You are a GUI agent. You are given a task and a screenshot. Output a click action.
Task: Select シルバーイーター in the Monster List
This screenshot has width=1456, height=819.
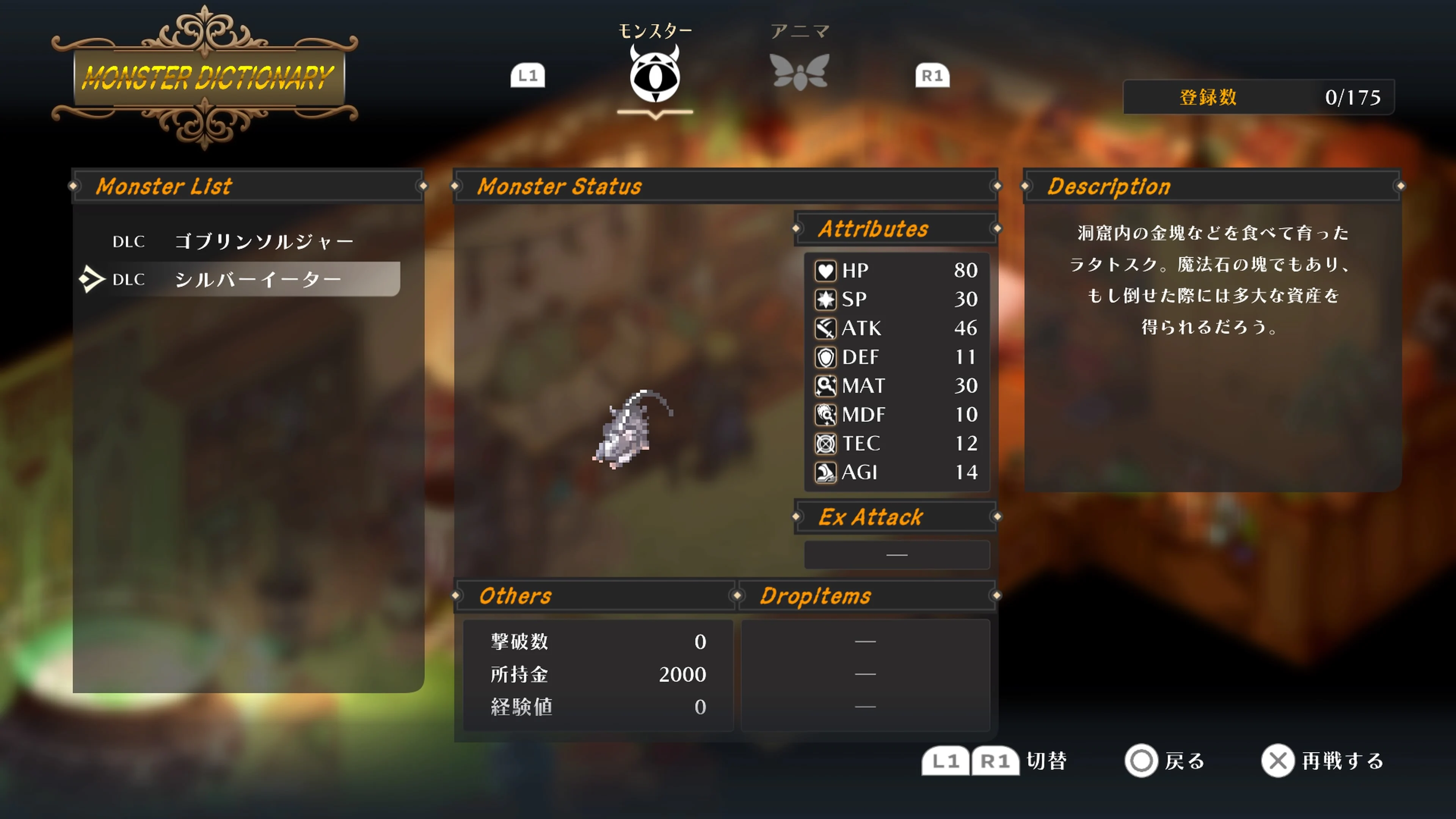259,279
